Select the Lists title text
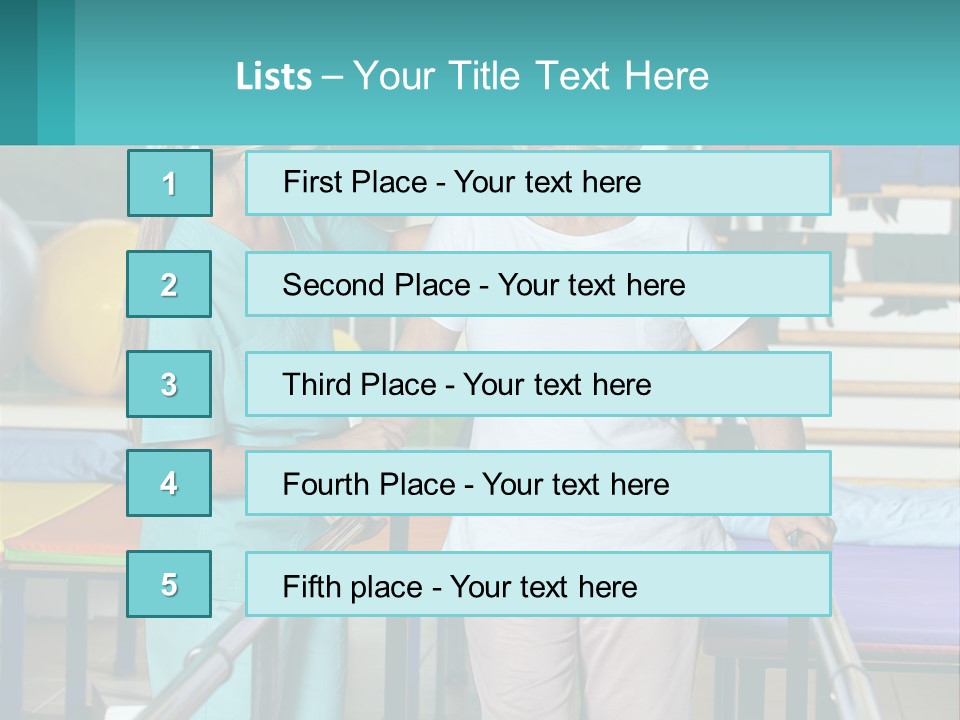The width and height of the screenshot is (960, 720). 472,76
